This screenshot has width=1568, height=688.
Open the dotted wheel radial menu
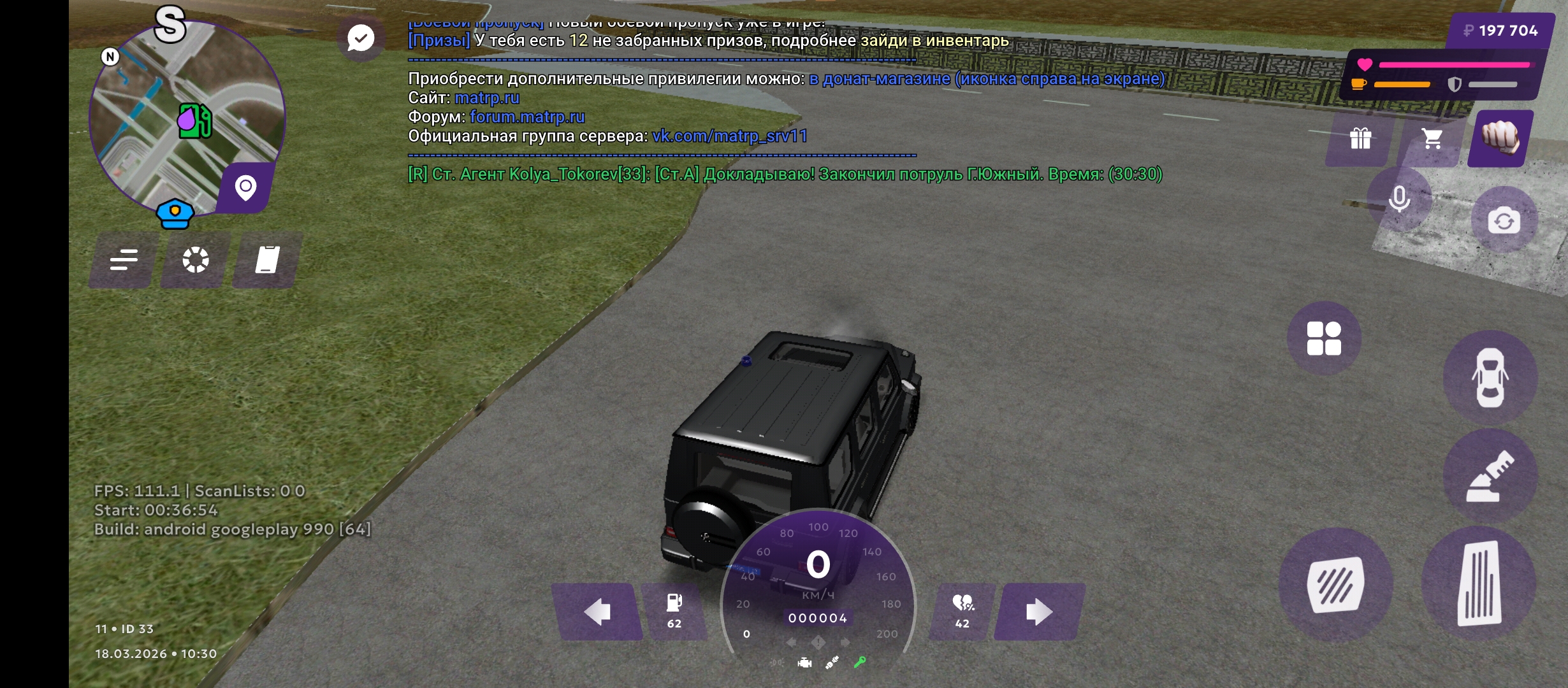(x=196, y=260)
